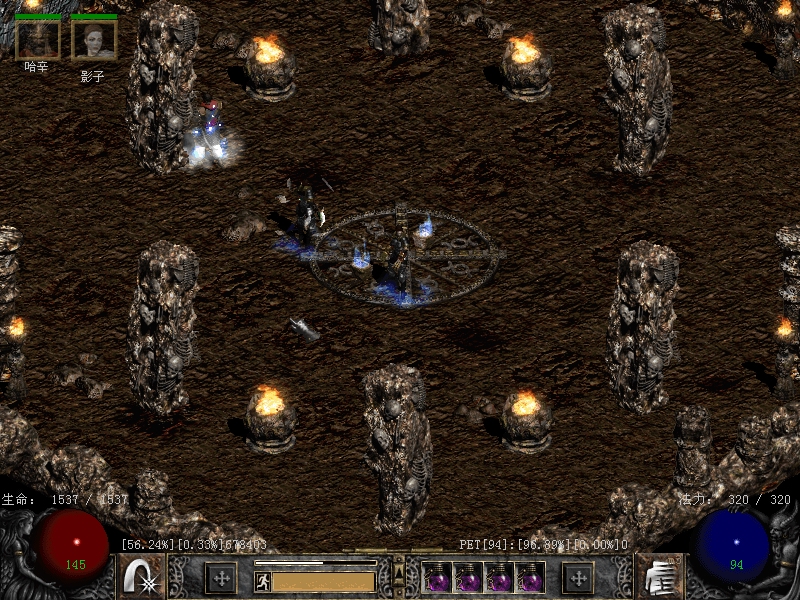This screenshot has height=600, width=800.
Task: Open the skill icon beside the mana orb
Action: pyautogui.click(x=659, y=577)
